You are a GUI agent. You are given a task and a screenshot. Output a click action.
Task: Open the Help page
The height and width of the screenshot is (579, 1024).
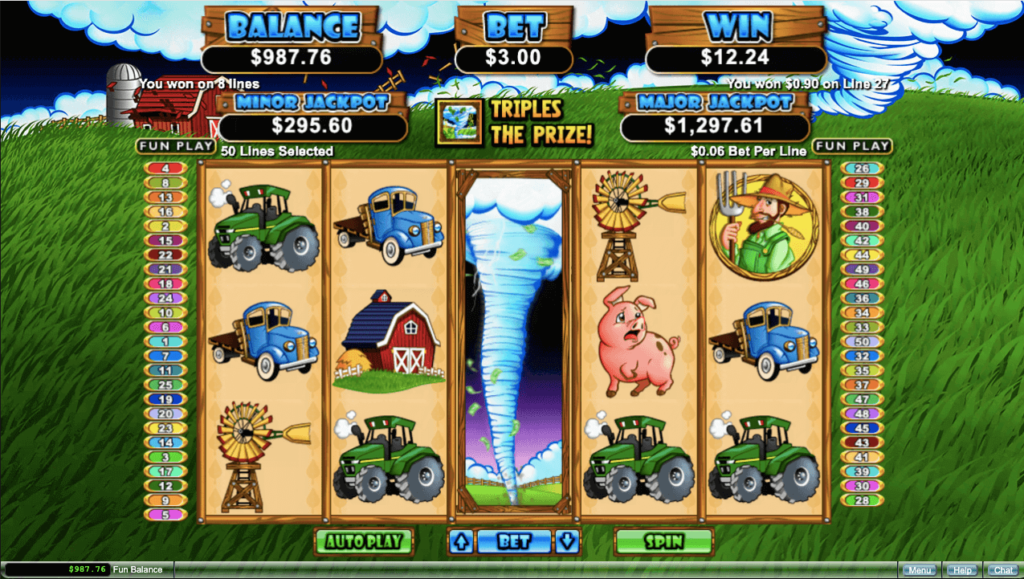point(963,570)
